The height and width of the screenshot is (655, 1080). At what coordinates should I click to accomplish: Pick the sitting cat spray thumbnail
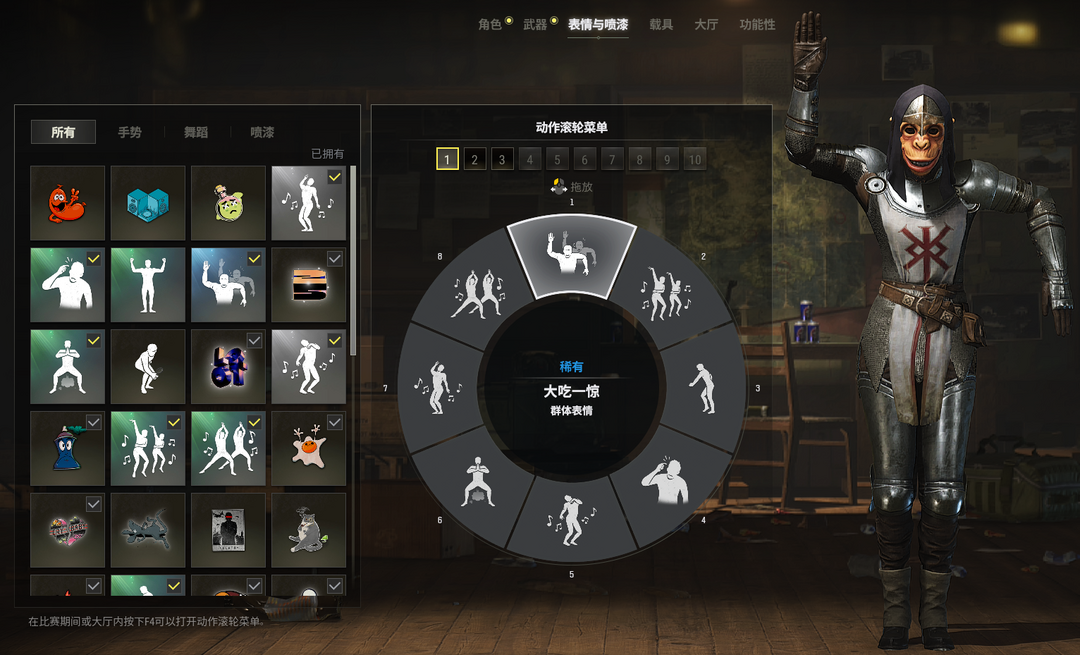pos(309,530)
